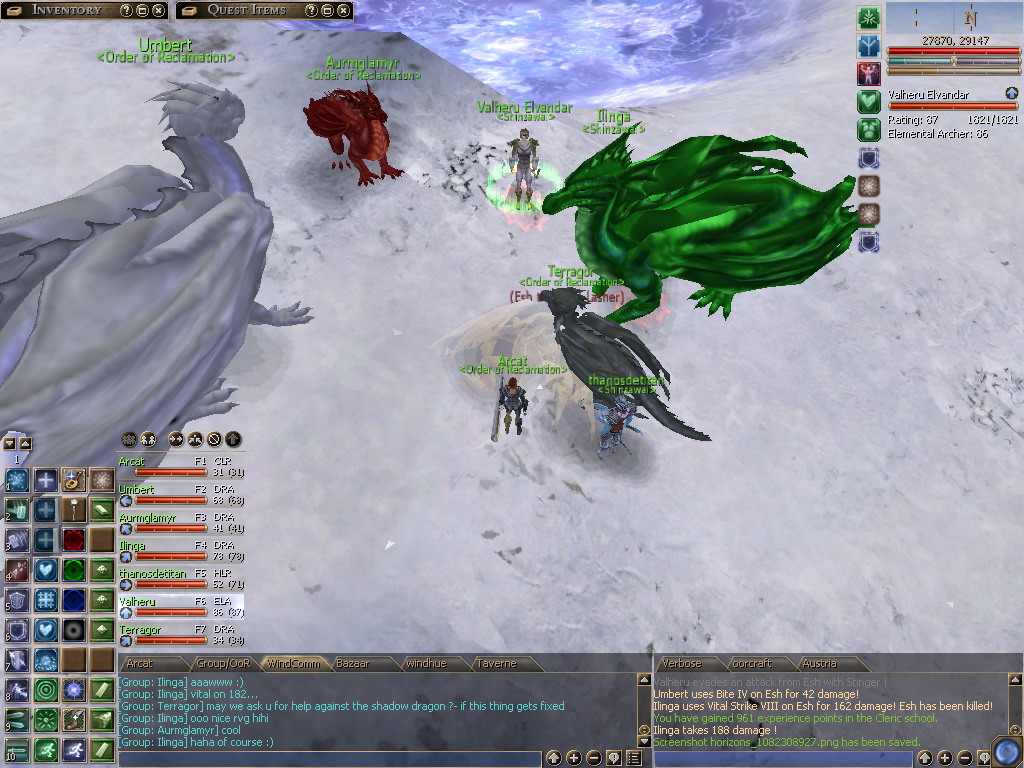Open help for the Inventory window
Image resolution: width=1024 pixels, height=768 pixels.
[126, 10]
